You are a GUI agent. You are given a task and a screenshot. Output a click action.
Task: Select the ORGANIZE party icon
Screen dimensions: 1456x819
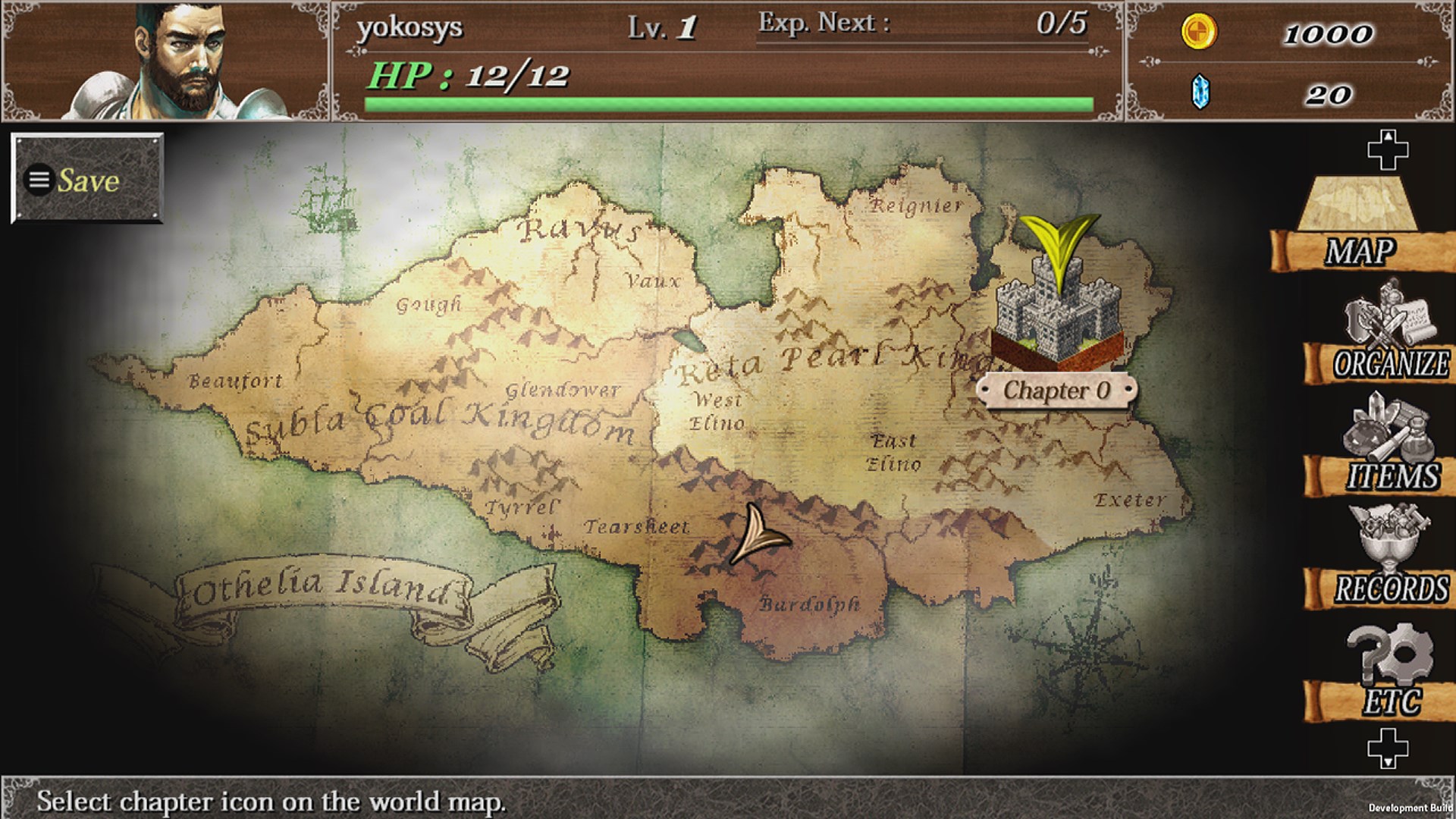click(x=1389, y=334)
